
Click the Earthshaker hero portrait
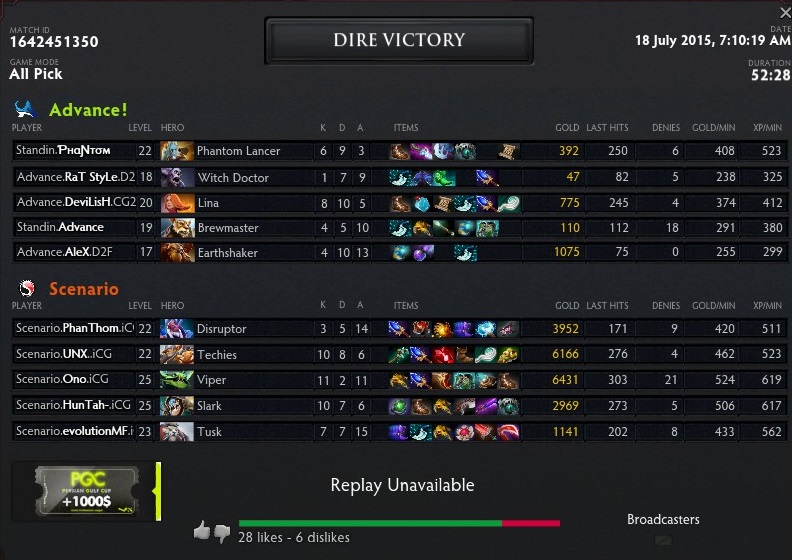(x=177, y=253)
